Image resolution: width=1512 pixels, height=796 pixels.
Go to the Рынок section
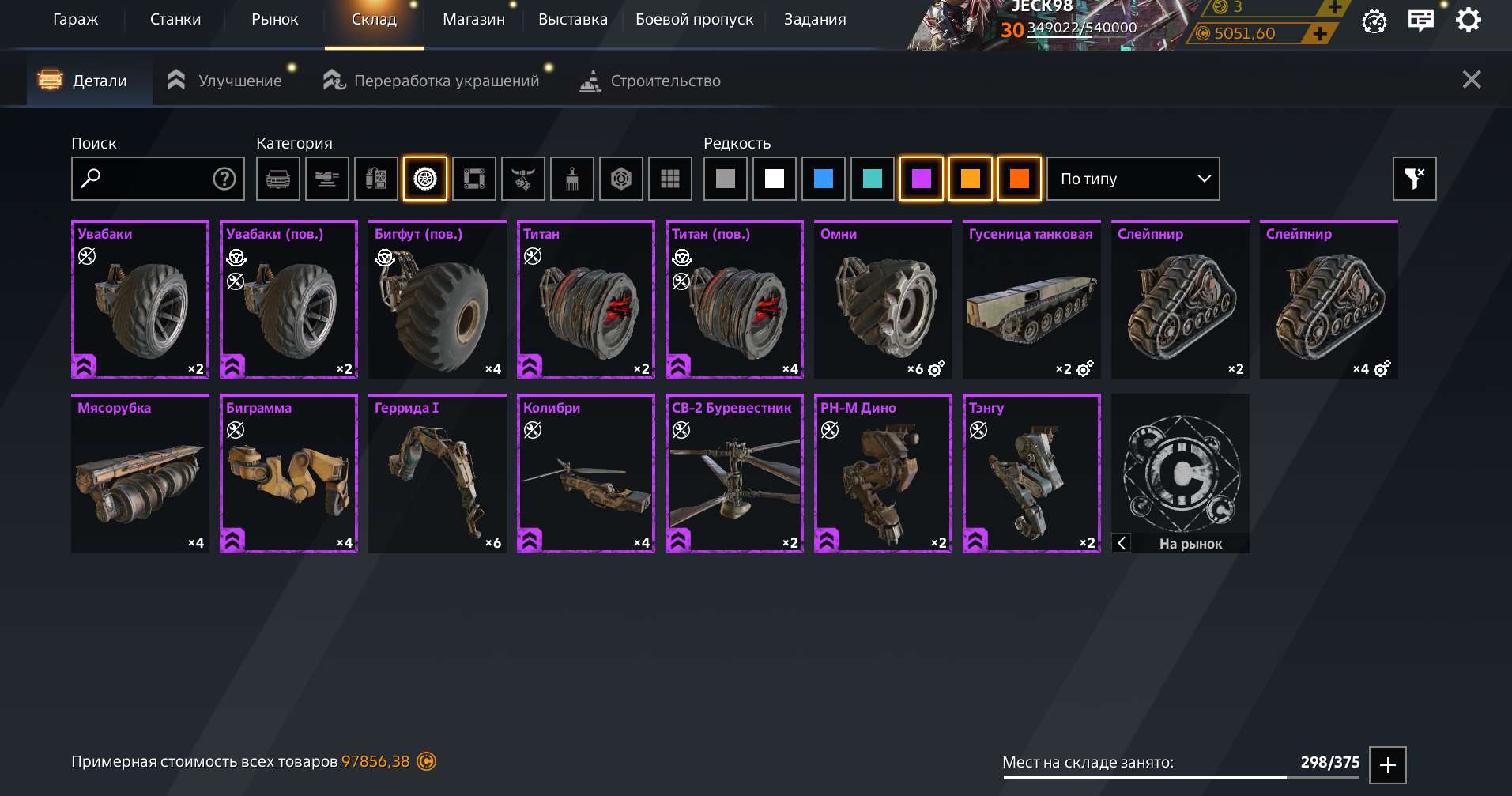[274, 20]
